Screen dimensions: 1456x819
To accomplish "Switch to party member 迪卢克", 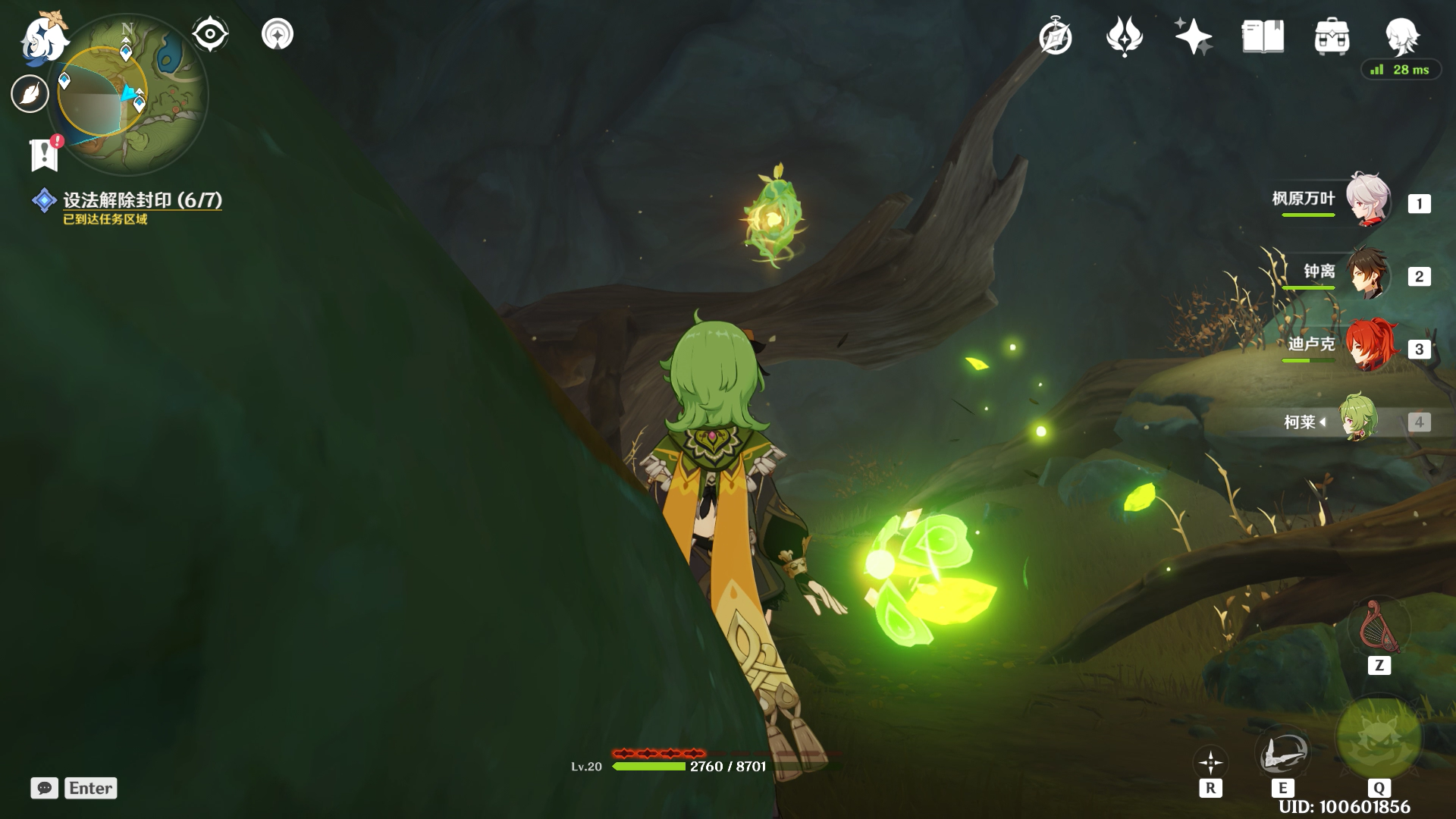I will [x=1367, y=347].
